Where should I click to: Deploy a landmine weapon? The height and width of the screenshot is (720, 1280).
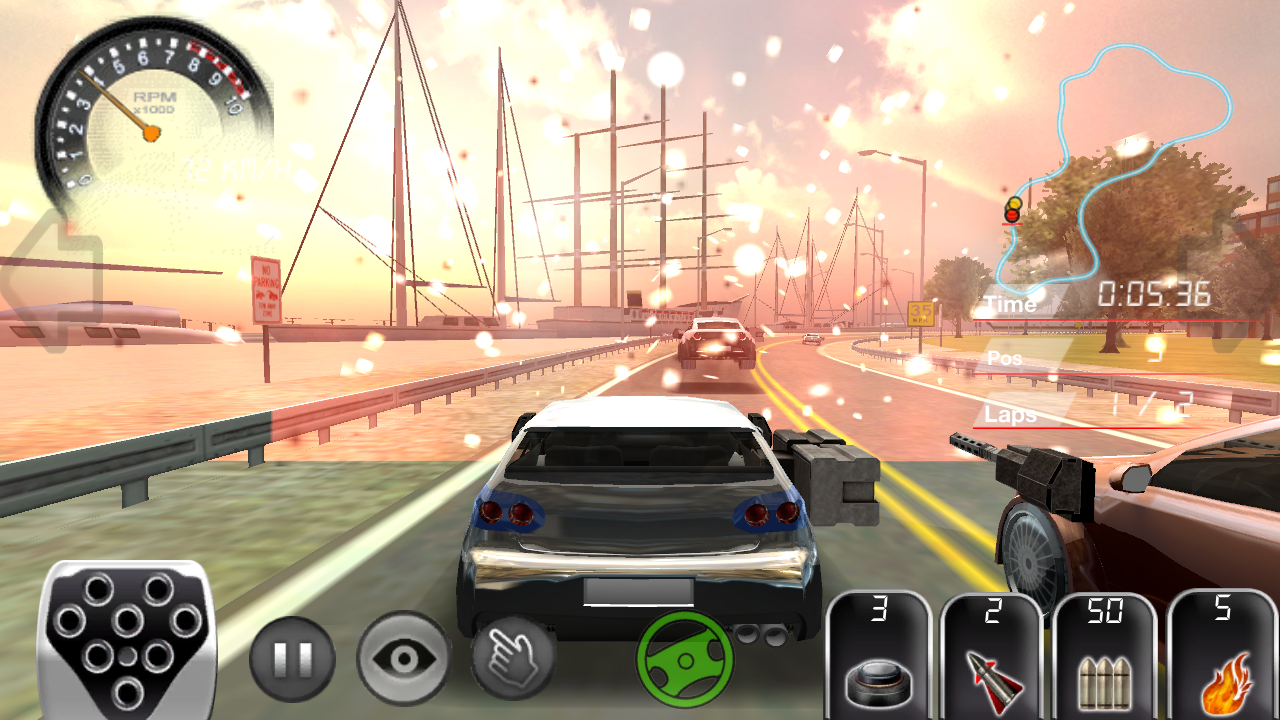[879, 655]
